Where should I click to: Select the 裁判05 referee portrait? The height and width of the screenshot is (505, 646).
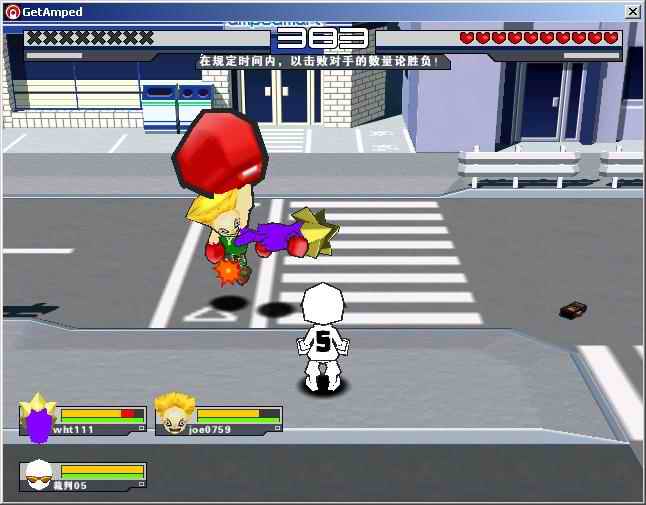coord(38,476)
